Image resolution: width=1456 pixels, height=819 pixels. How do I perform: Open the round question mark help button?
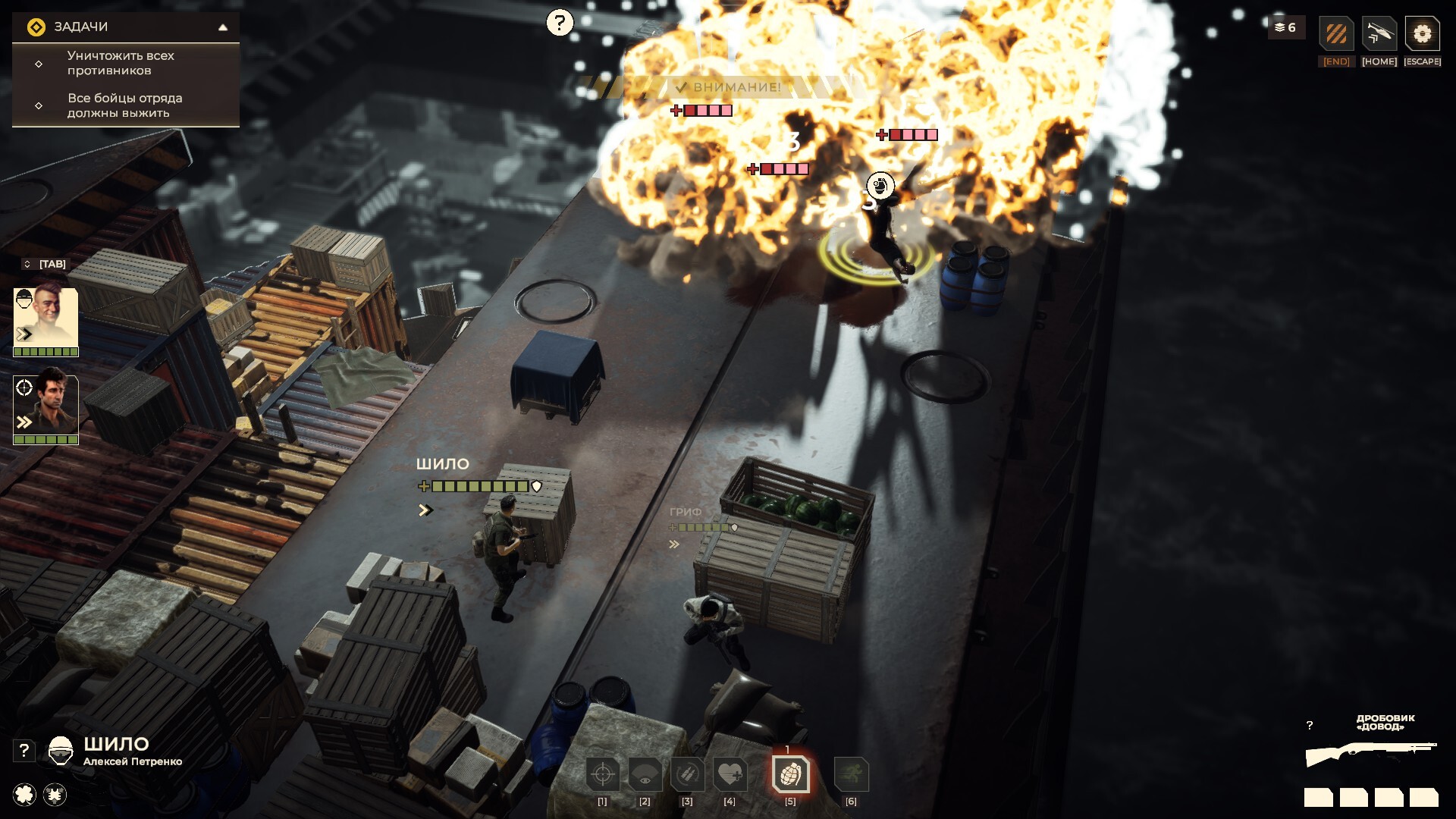click(x=560, y=23)
